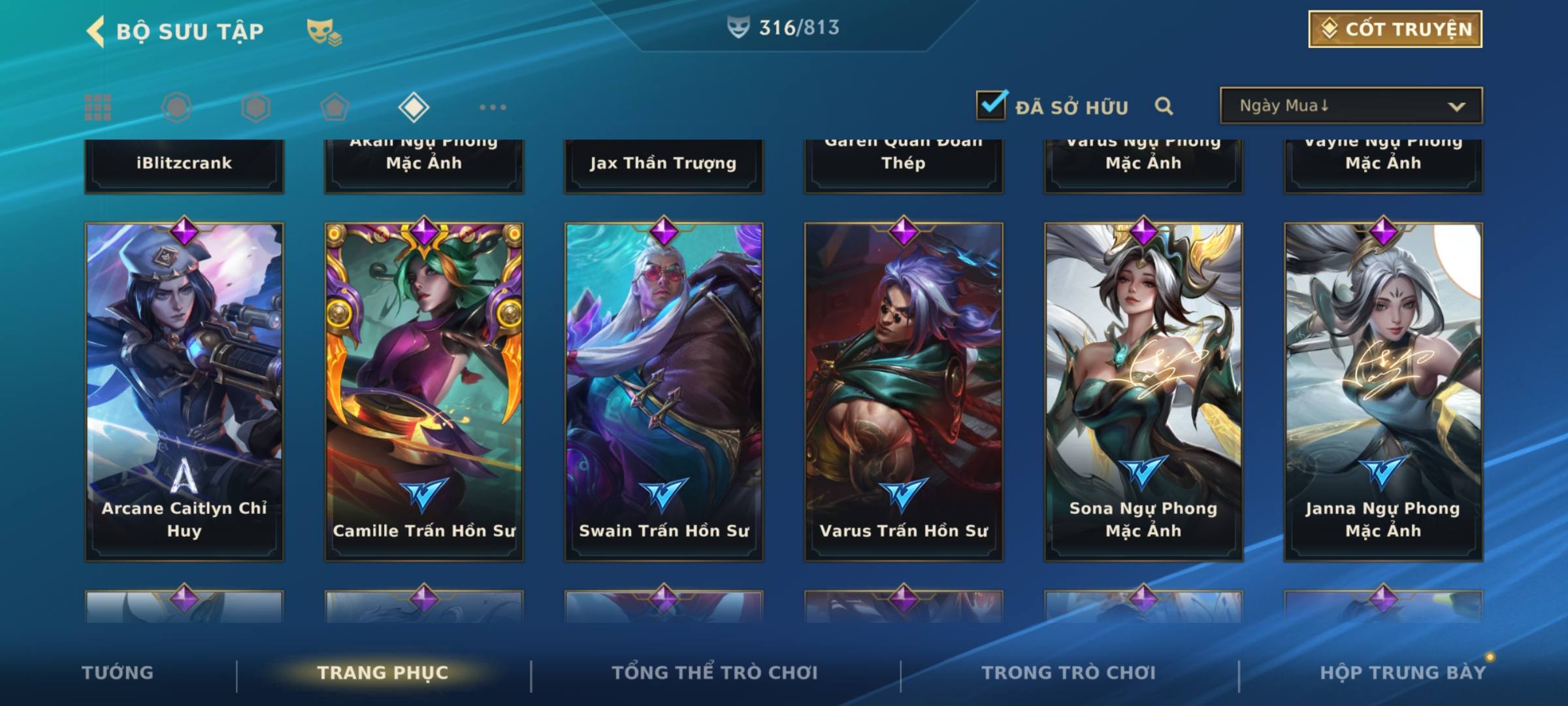Screen dimensions: 1568x706
Task: Select Sona Ngự Phong Mặc Ảnh card
Action: 1143,391
